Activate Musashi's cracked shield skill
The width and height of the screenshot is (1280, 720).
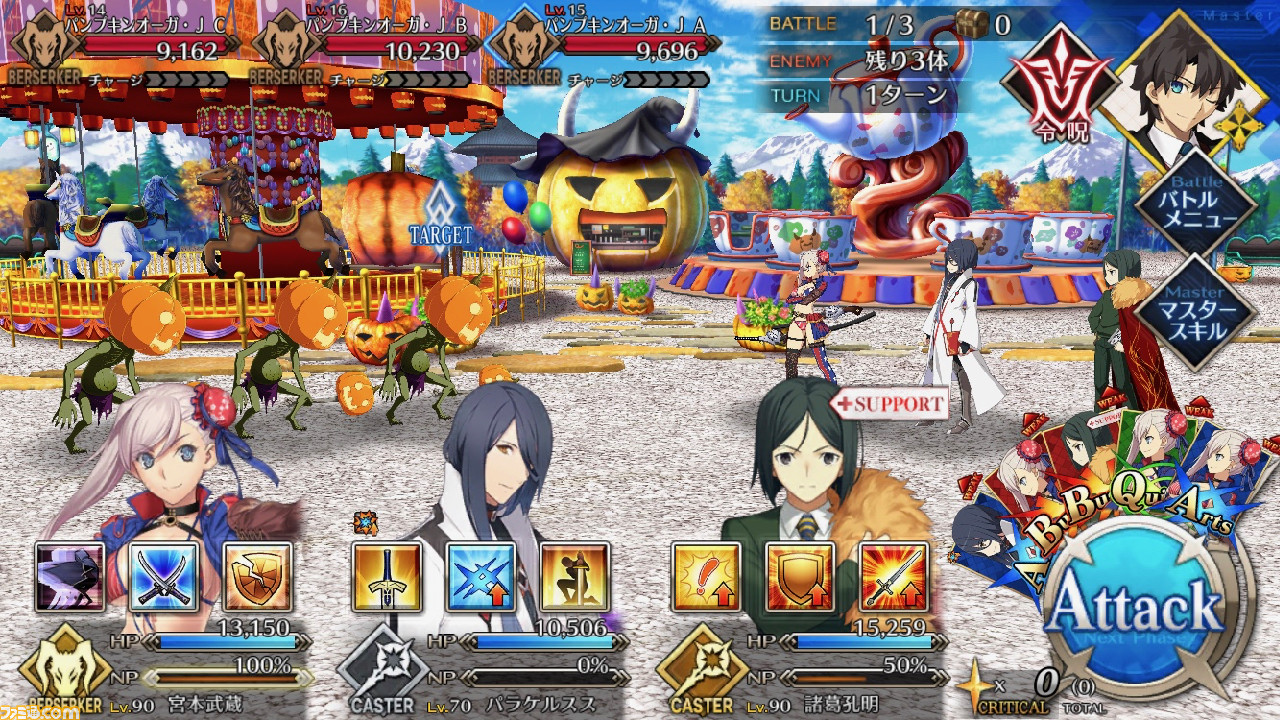point(258,577)
